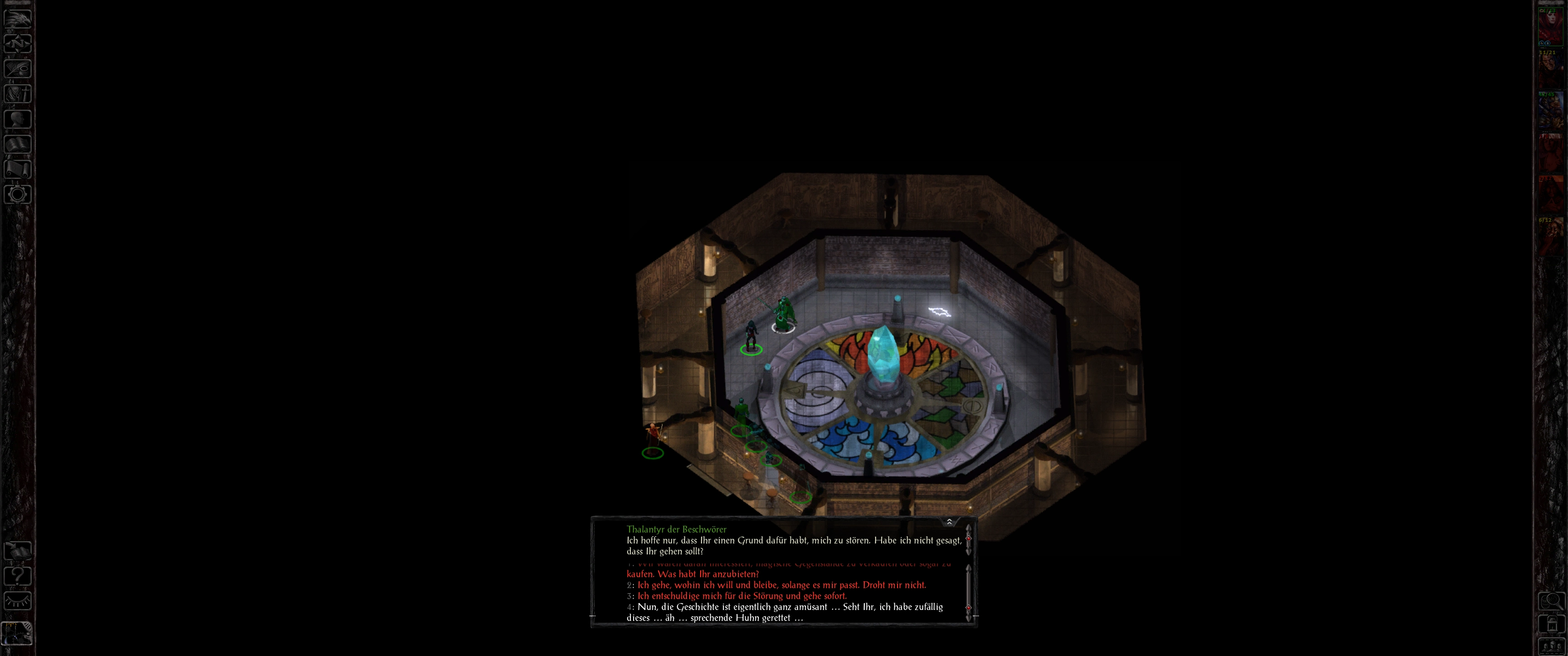Click the question mark help icon
This screenshot has width=1568, height=656.
coord(18,575)
